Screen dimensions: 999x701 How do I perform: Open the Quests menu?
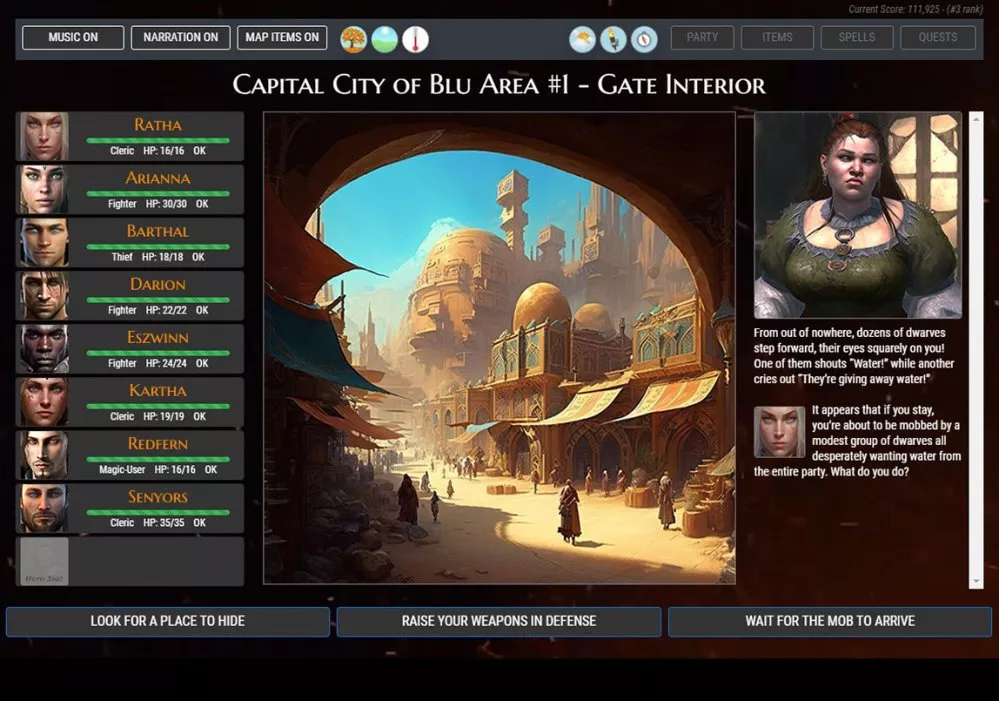click(x=938, y=38)
